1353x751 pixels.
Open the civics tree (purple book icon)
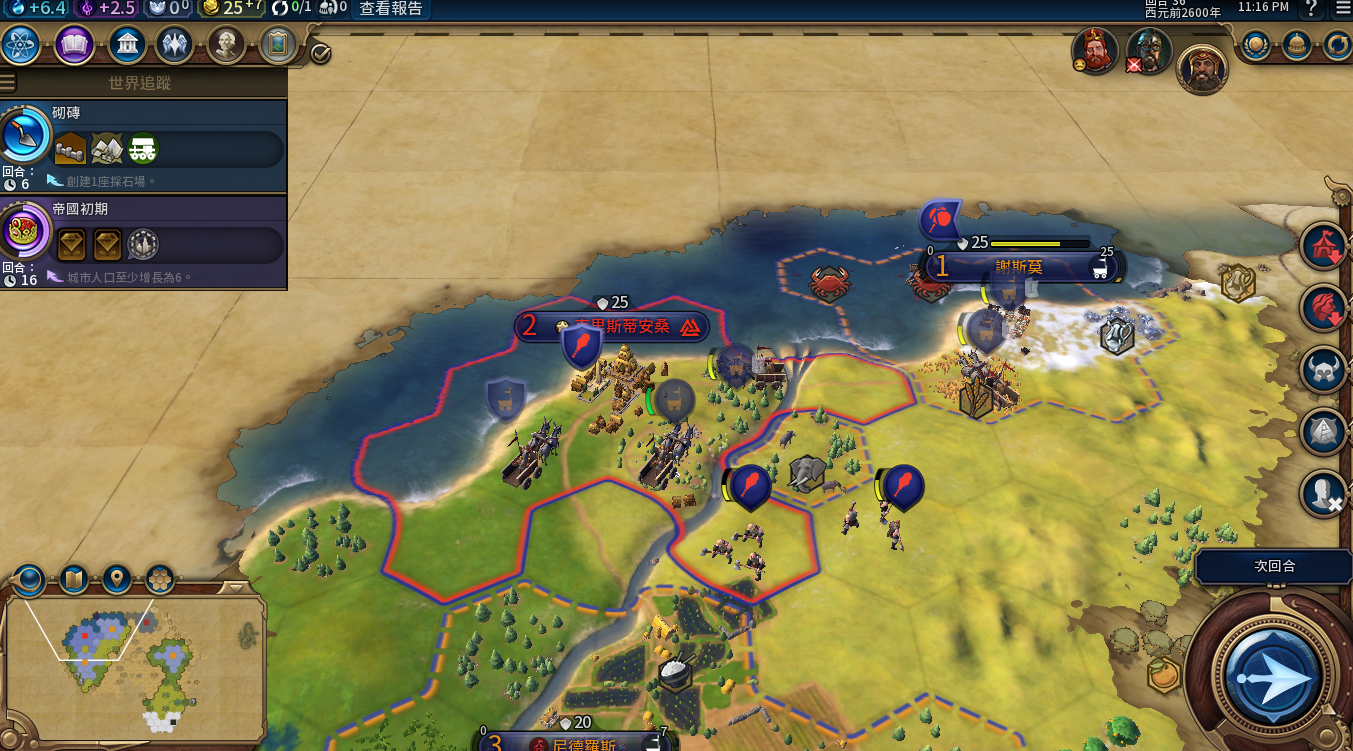click(75, 45)
